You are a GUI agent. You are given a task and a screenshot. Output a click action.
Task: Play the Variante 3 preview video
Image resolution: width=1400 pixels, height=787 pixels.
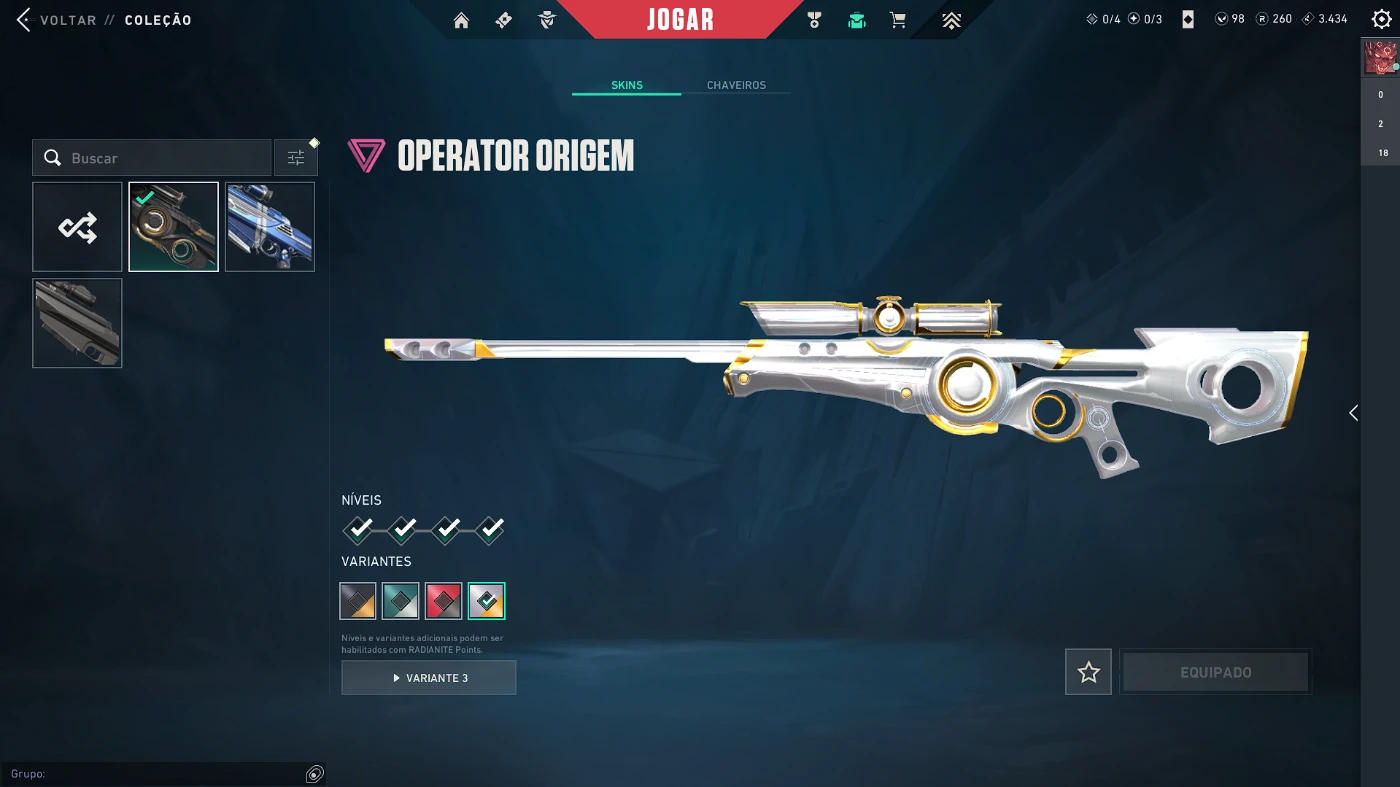coord(429,678)
